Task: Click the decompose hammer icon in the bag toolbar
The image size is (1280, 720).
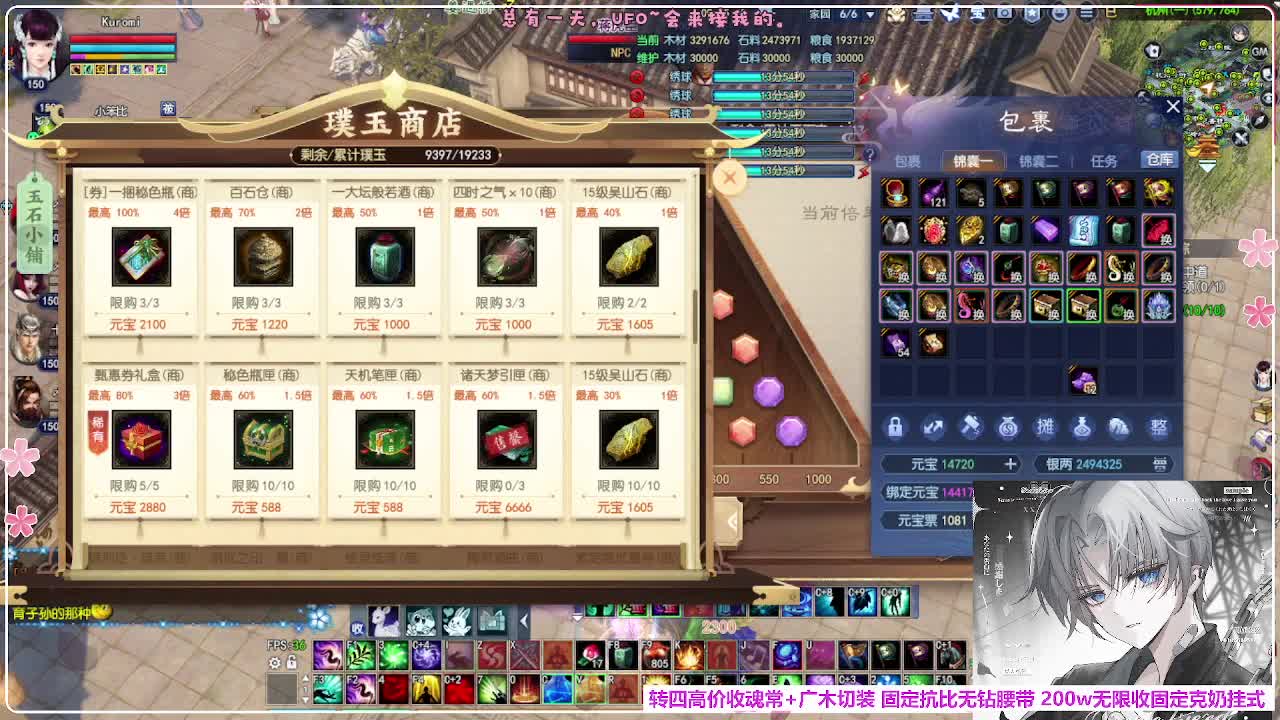Action: pyautogui.click(x=971, y=428)
